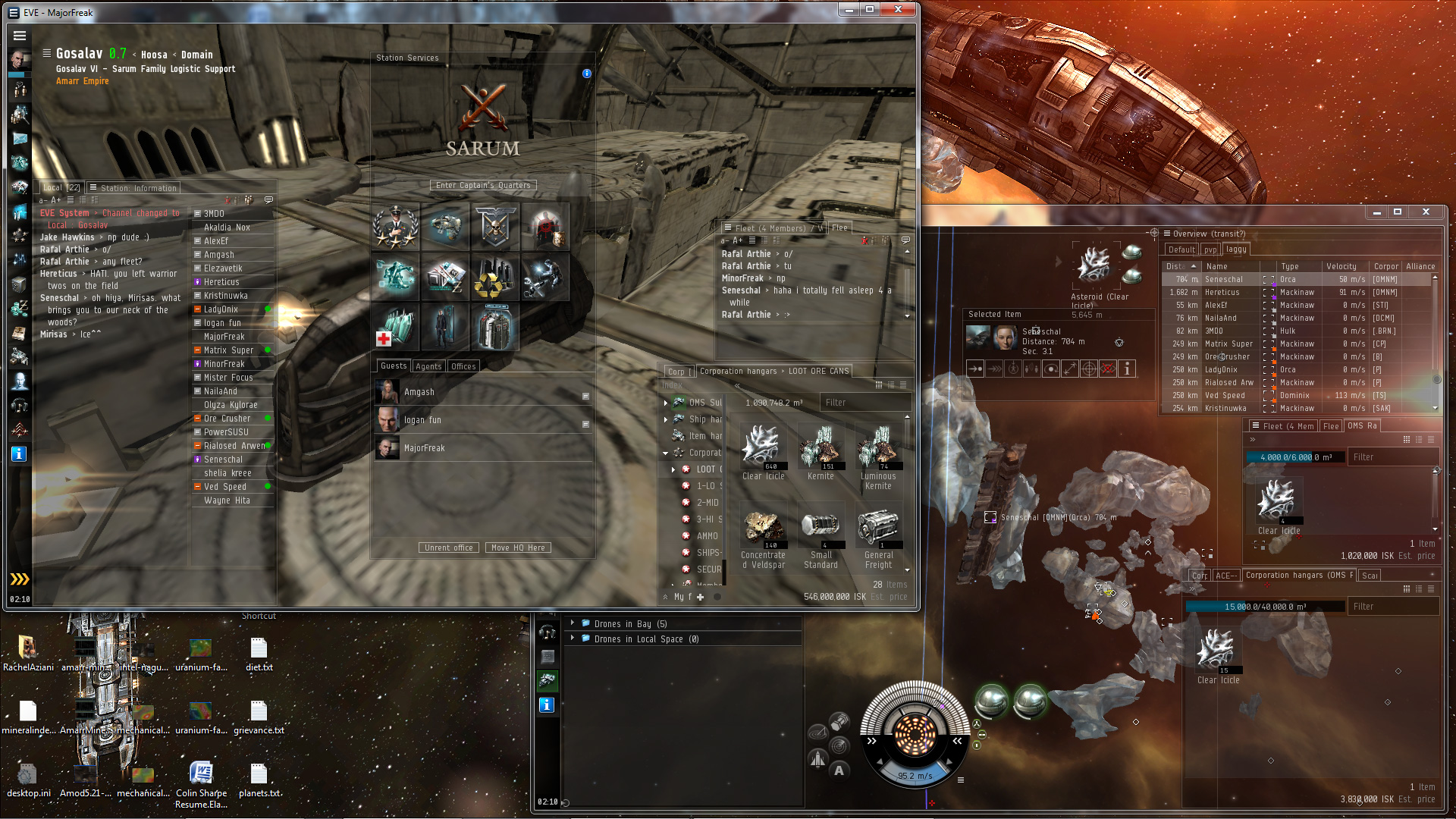Open the Offices tab

point(463,366)
